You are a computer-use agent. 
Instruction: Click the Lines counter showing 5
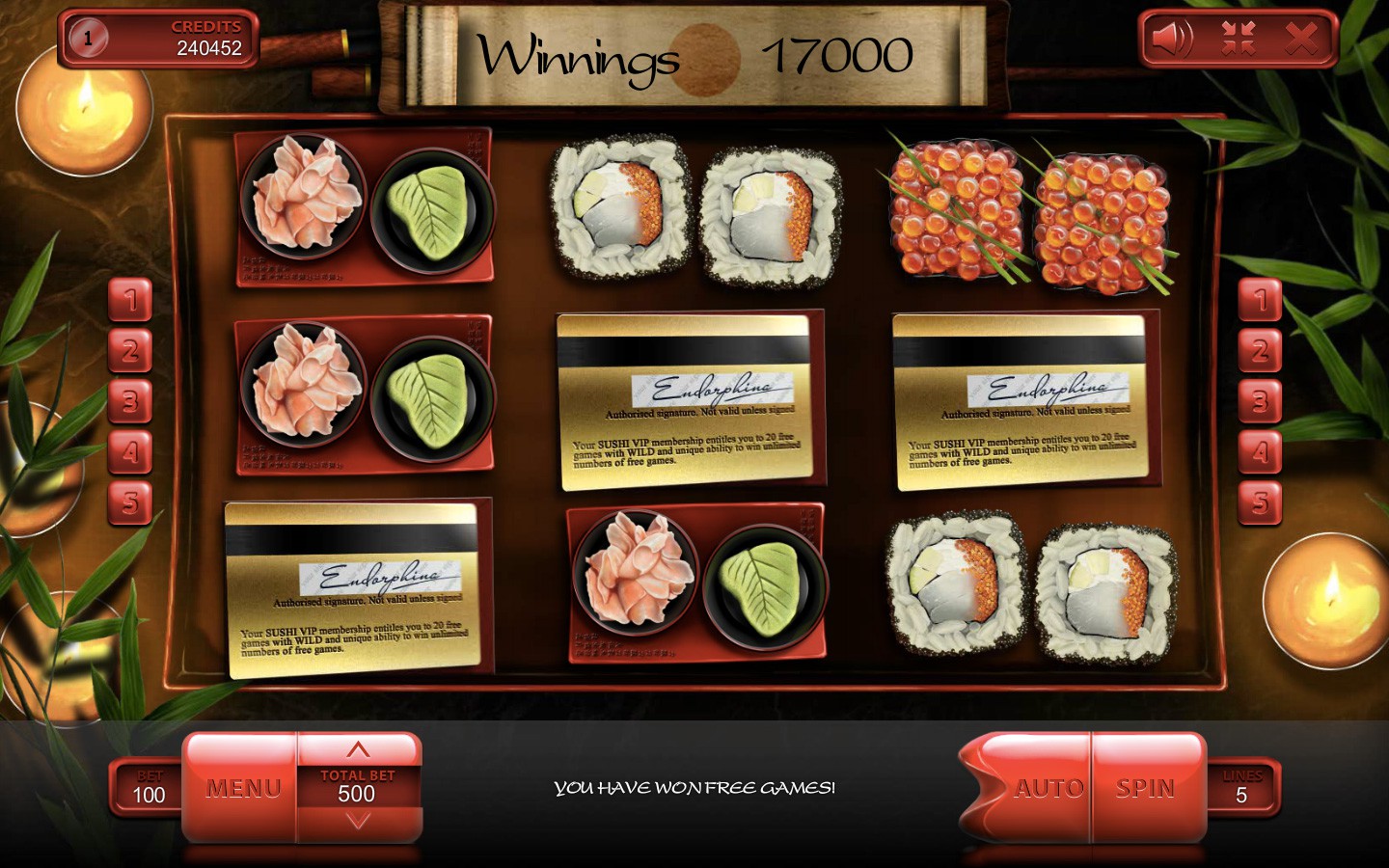point(1243,788)
